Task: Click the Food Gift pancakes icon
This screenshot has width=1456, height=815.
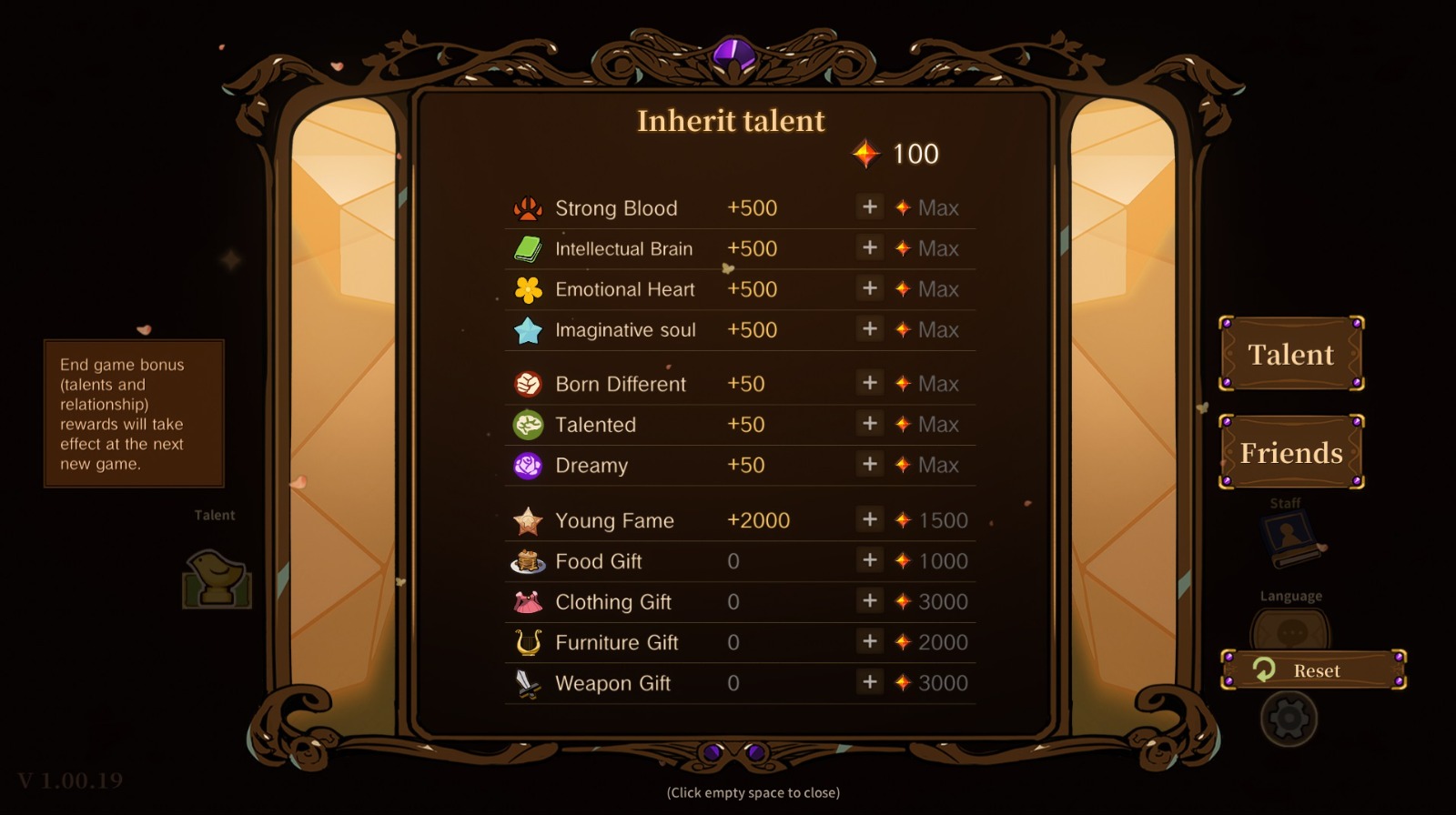Action: (x=526, y=560)
